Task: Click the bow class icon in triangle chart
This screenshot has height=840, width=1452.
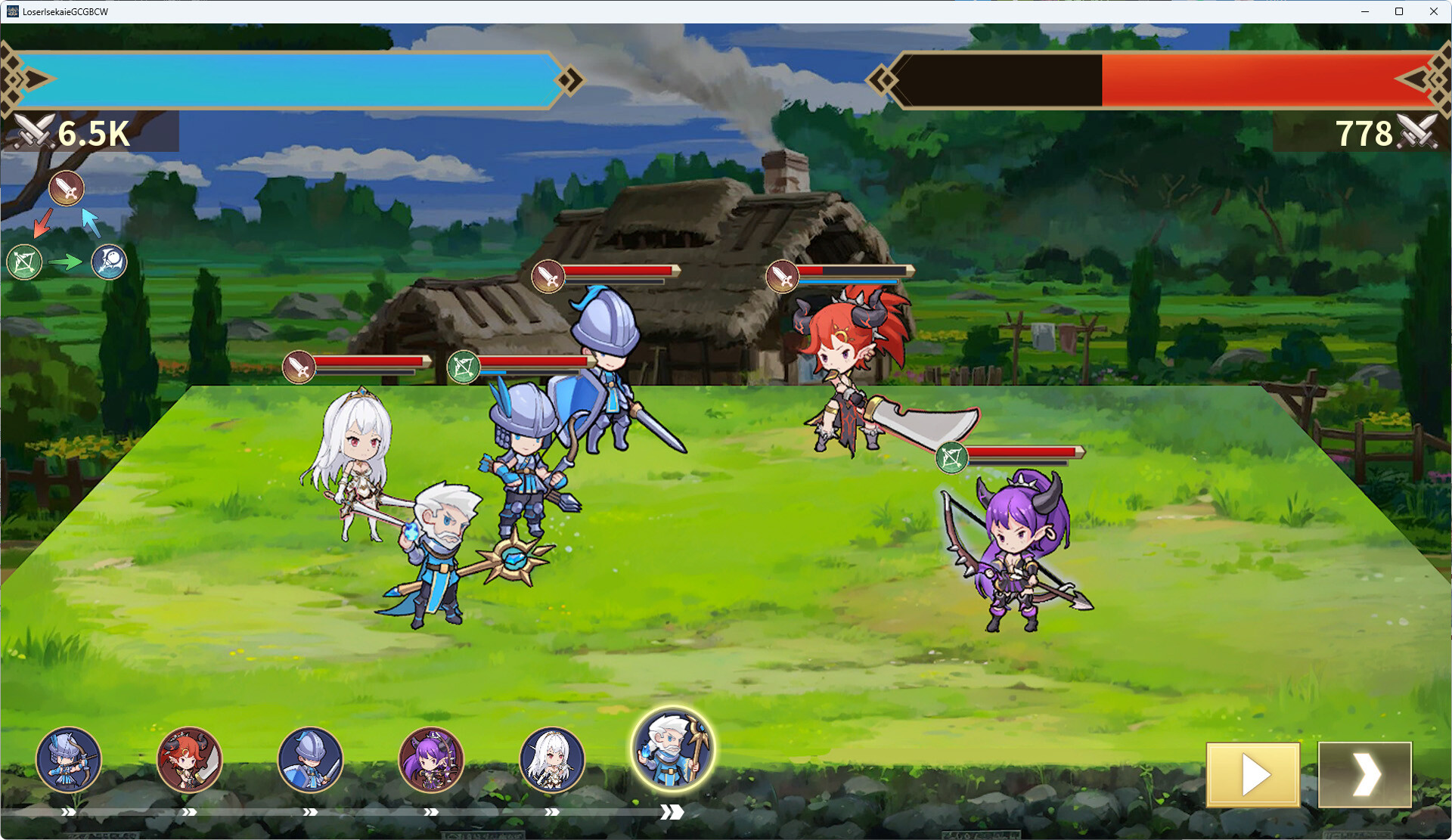Action: [24, 262]
